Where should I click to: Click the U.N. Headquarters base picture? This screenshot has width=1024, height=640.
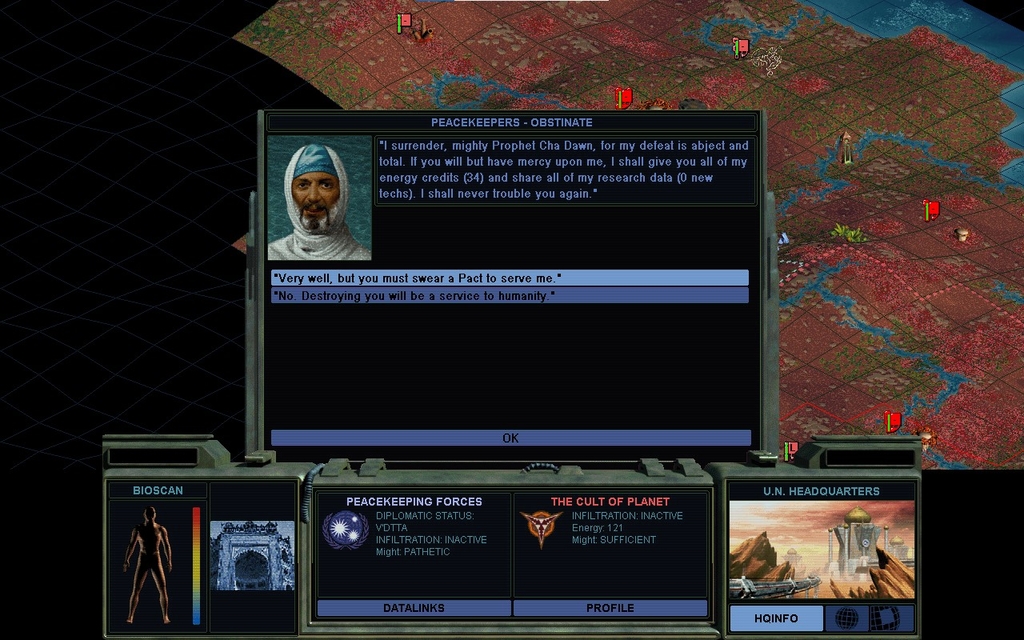[x=821, y=550]
